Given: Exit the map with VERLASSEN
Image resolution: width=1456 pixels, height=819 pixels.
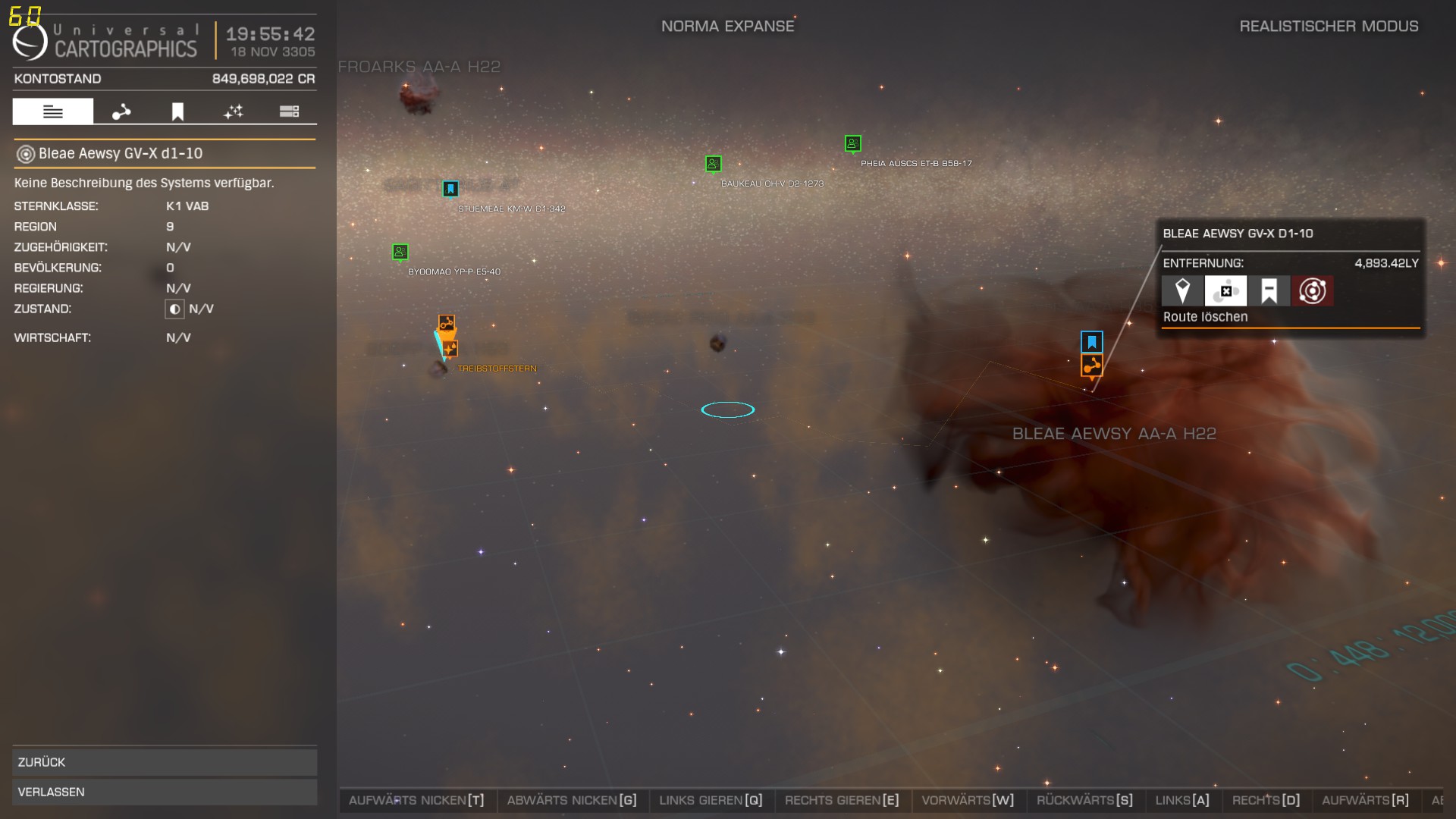Looking at the screenshot, I should 165,792.
